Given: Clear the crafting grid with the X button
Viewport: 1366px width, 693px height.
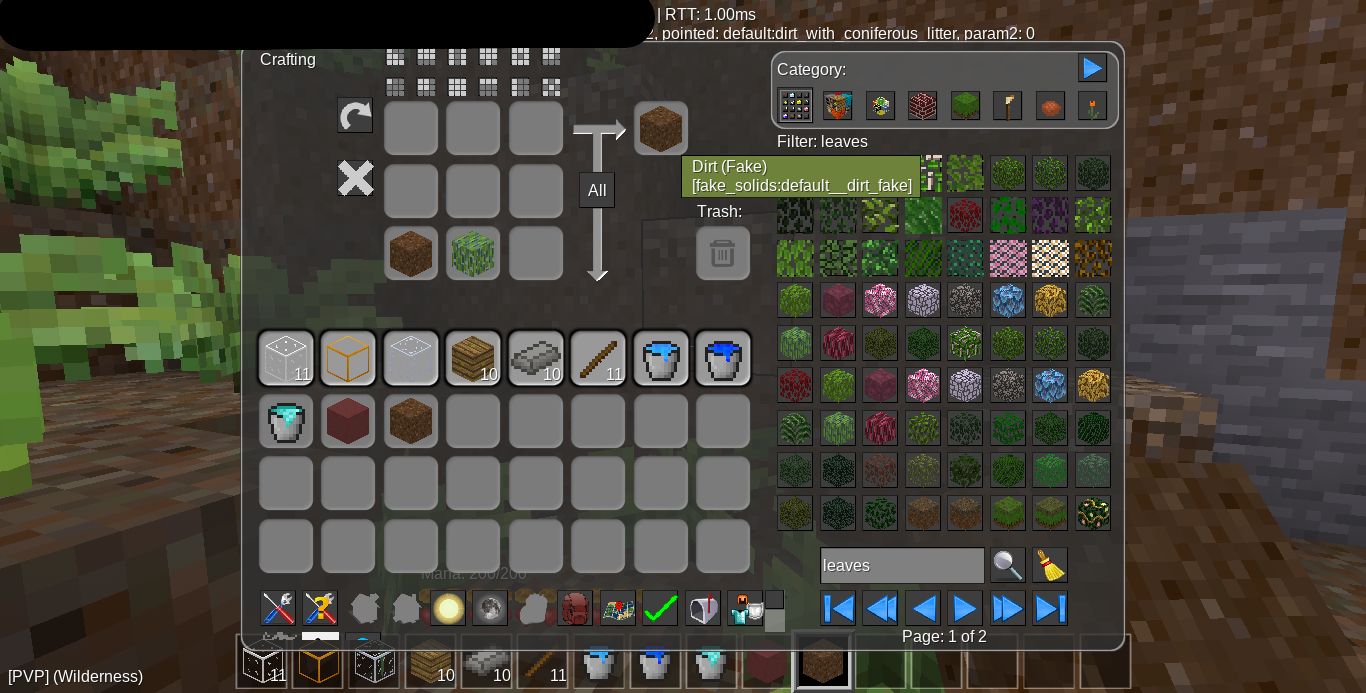Looking at the screenshot, I should point(355,179).
